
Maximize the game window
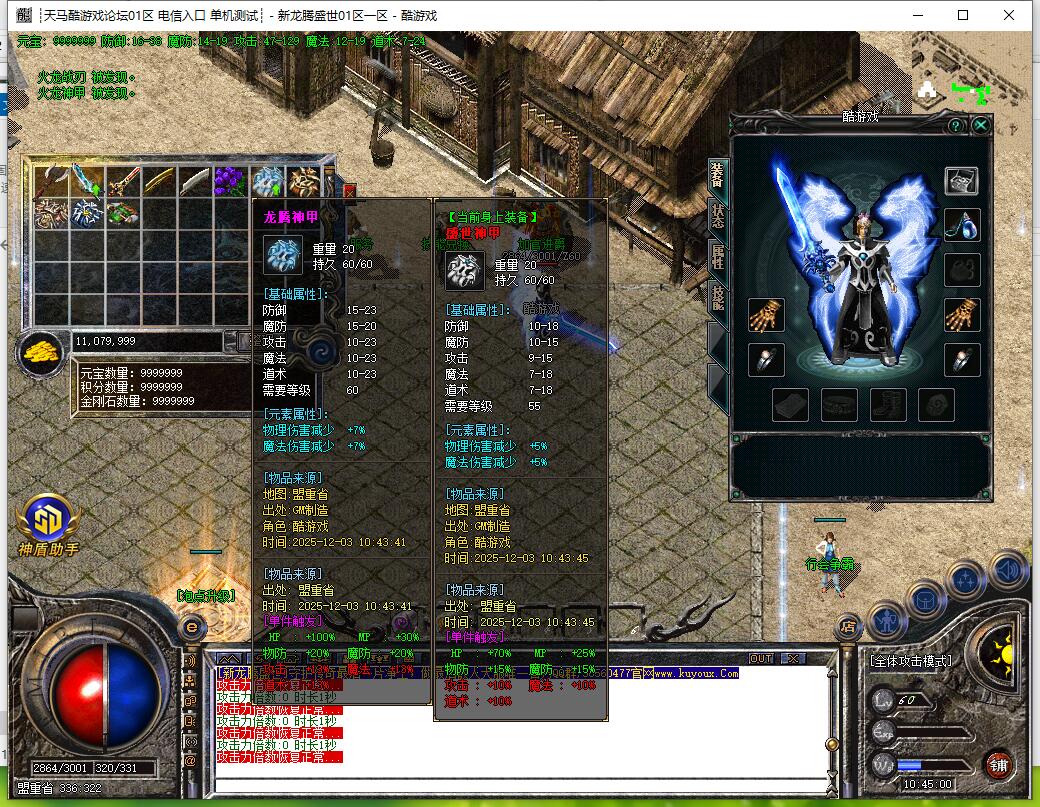pos(963,15)
